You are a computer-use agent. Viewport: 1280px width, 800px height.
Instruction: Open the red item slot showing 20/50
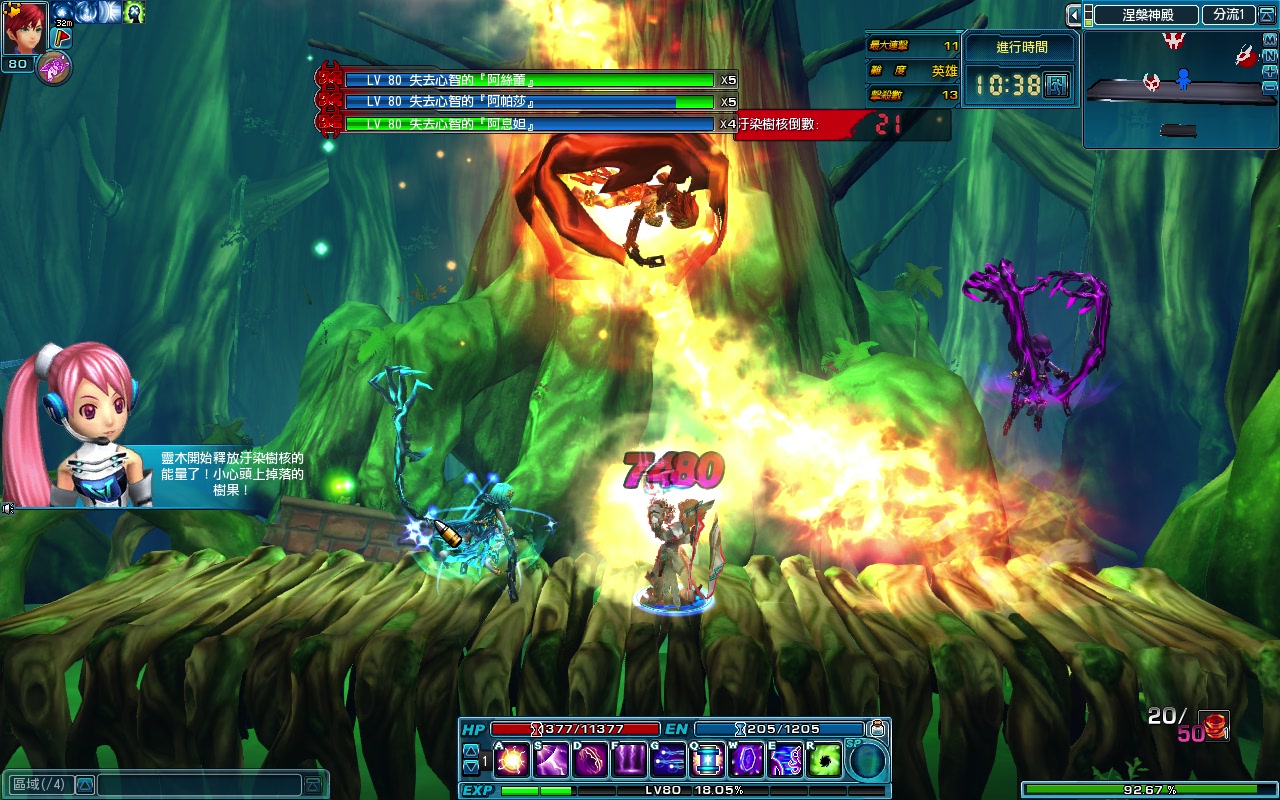pos(1215,725)
